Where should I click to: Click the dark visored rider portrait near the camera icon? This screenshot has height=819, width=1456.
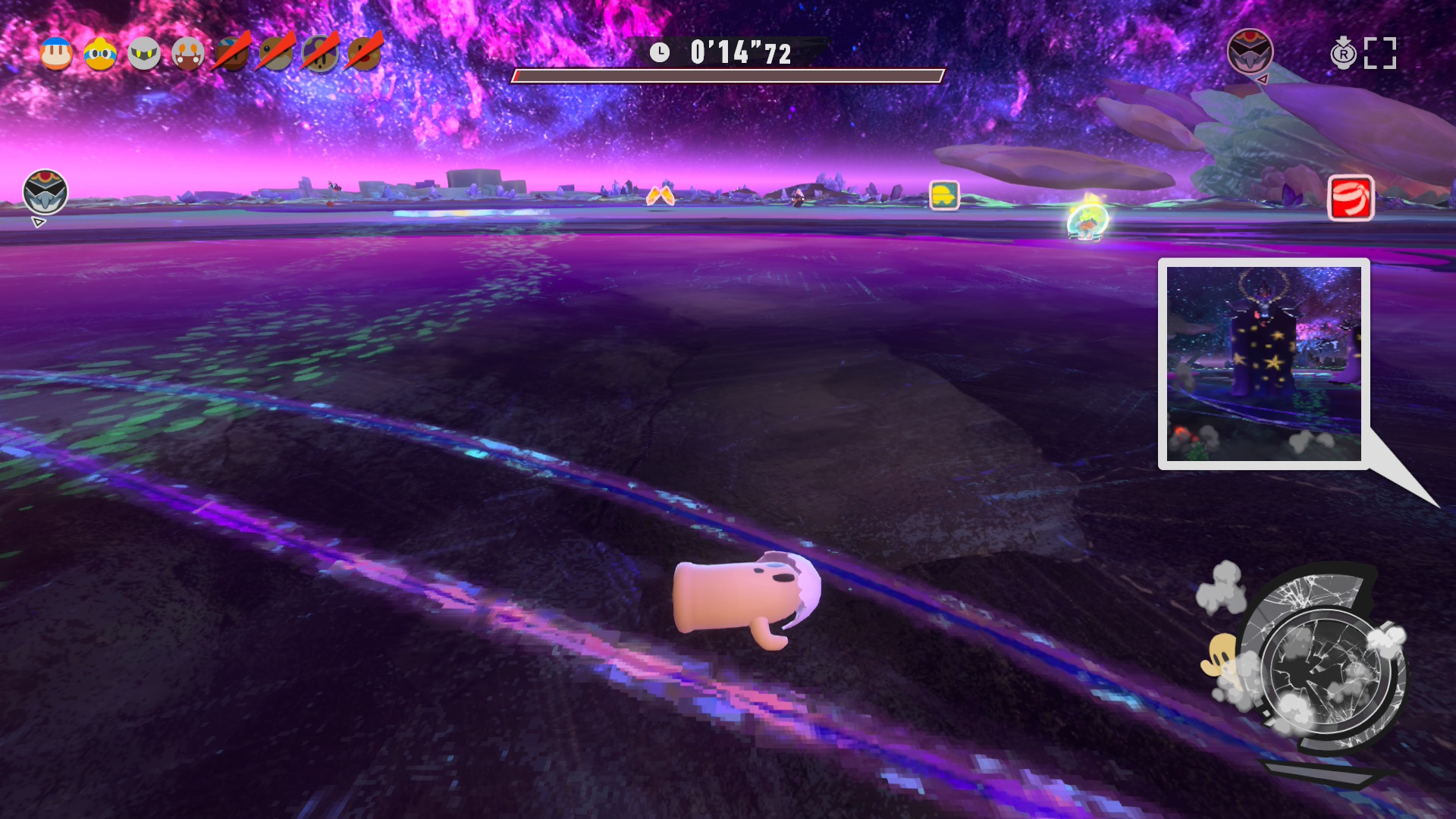click(1250, 52)
